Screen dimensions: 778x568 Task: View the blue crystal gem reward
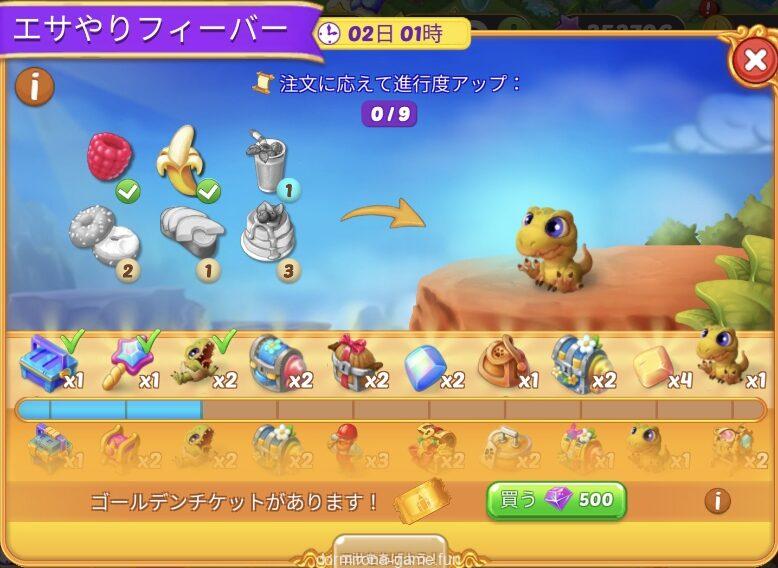click(425, 367)
